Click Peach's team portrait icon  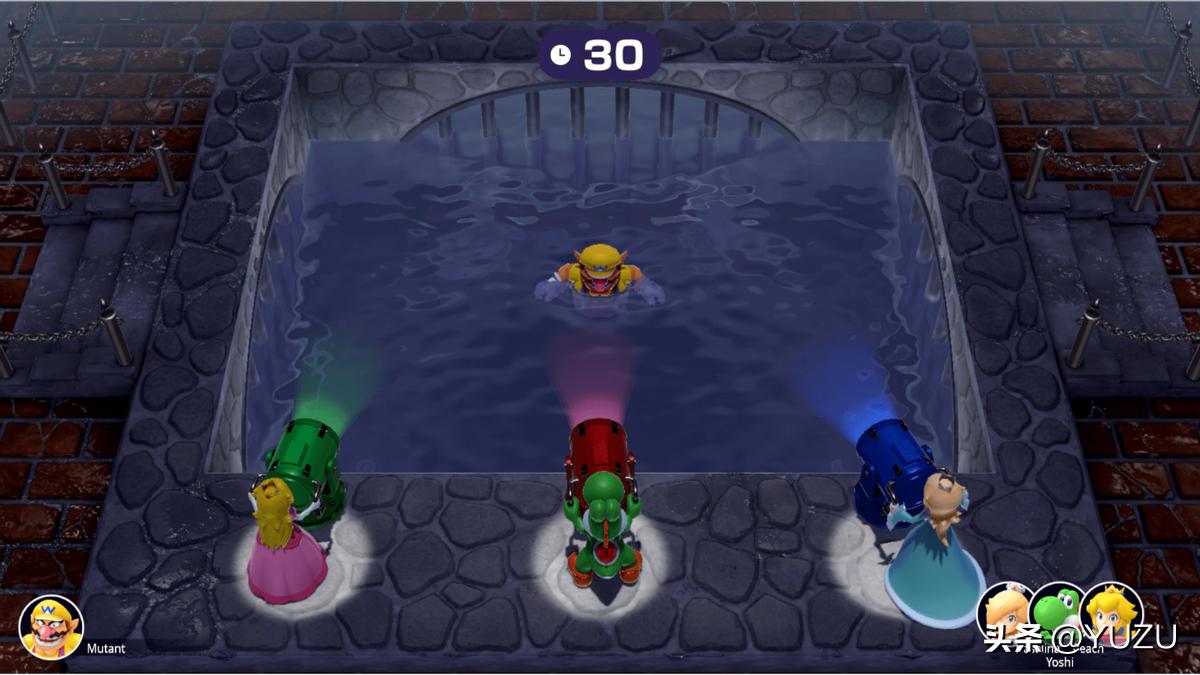coord(1112,611)
